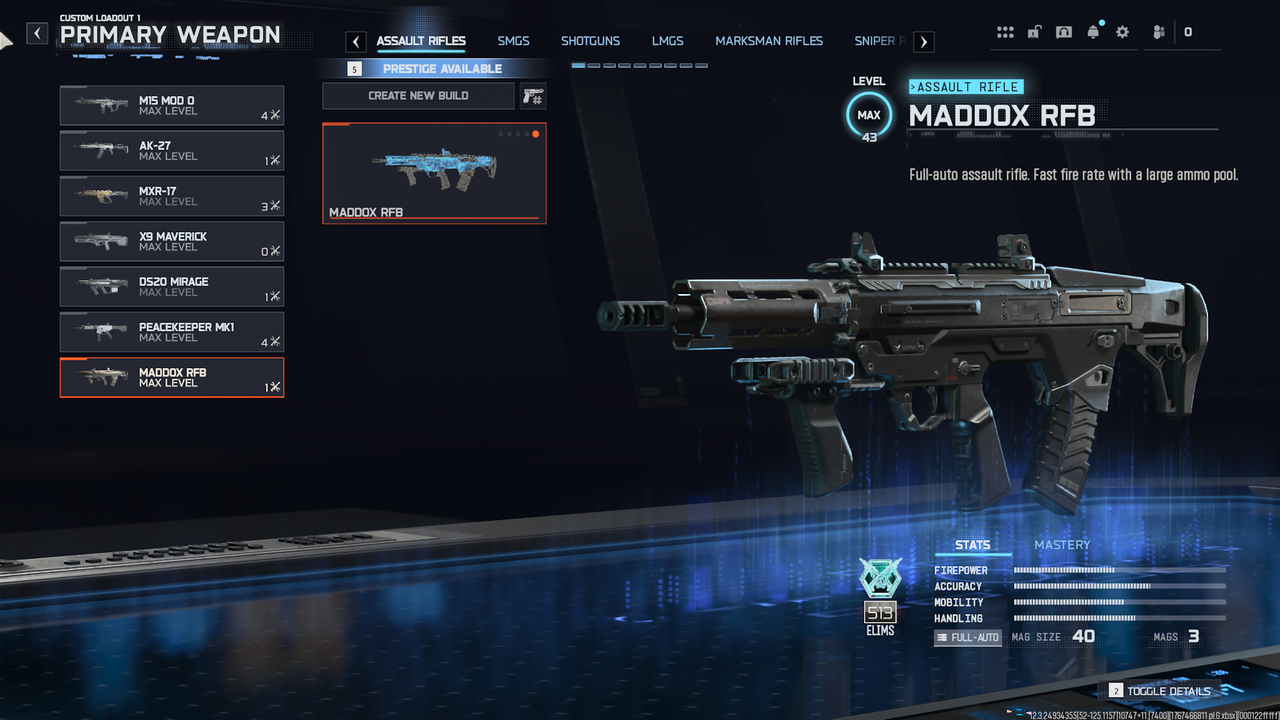Choose the Peacekeeper MK1 row
Viewport: 1280px width, 720px height.
[x=171, y=332]
